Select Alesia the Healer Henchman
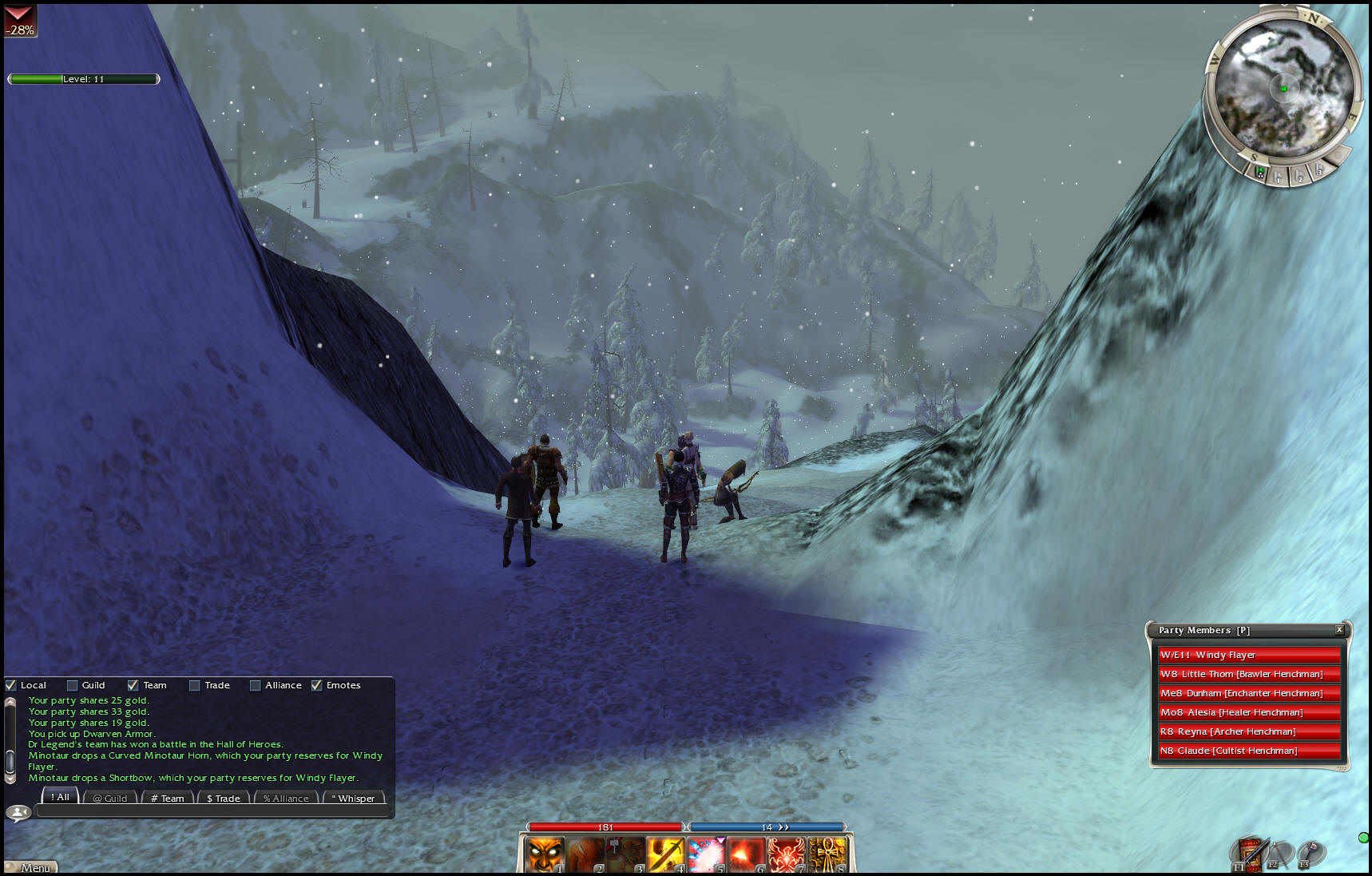The image size is (1372, 876). pyautogui.click(x=1249, y=712)
